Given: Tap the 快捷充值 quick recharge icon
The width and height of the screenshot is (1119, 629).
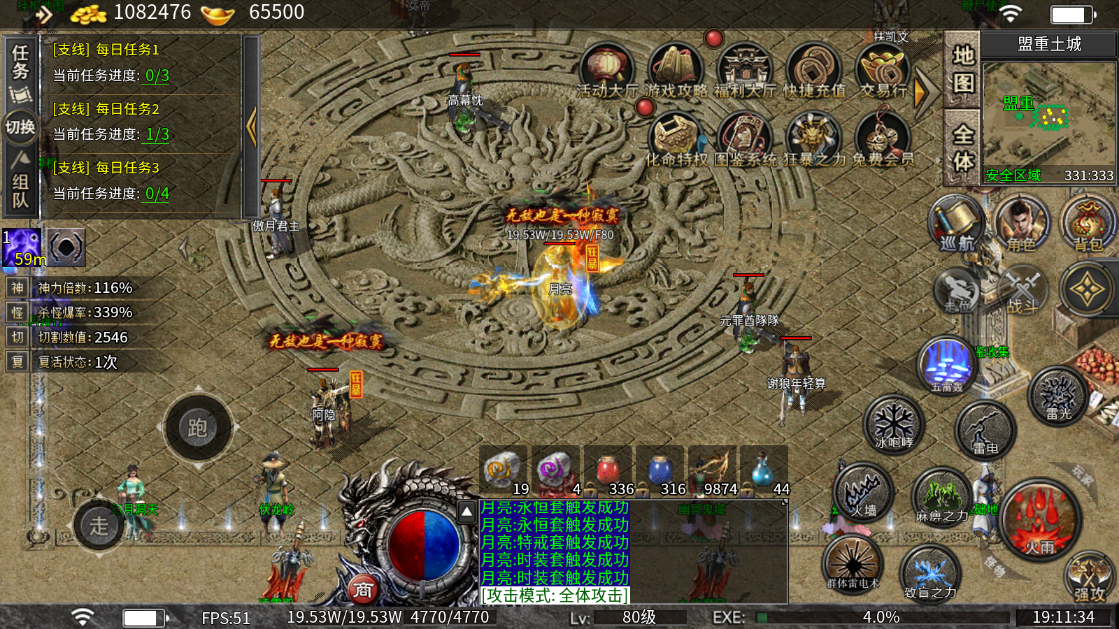Looking at the screenshot, I should [x=814, y=69].
